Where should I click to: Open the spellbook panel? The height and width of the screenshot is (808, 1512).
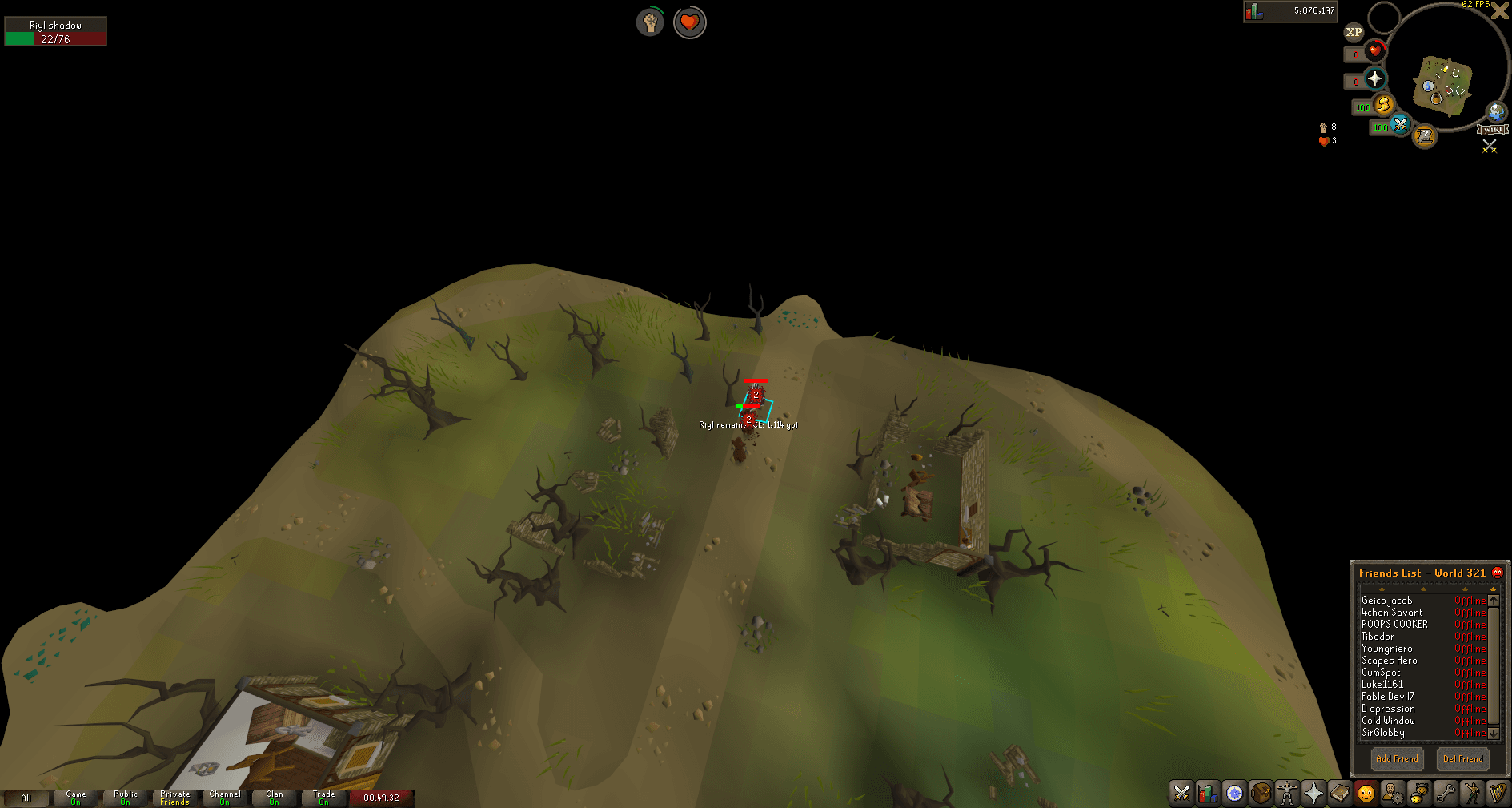1339,794
